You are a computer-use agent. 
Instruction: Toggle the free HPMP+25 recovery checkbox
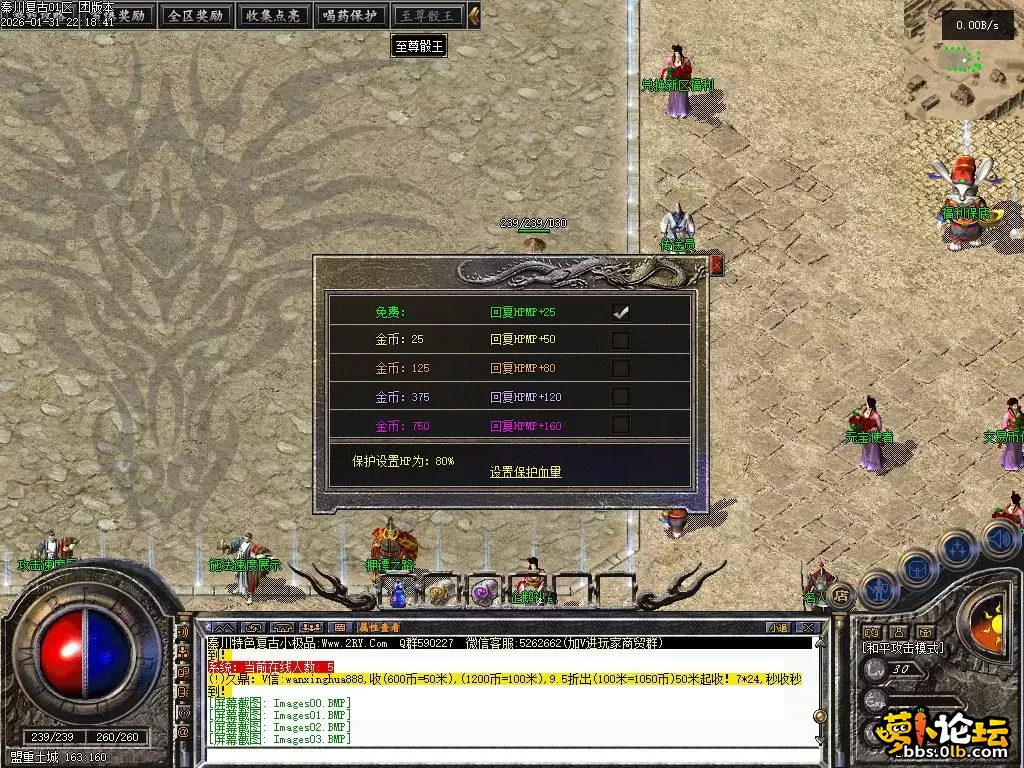point(621,312)
